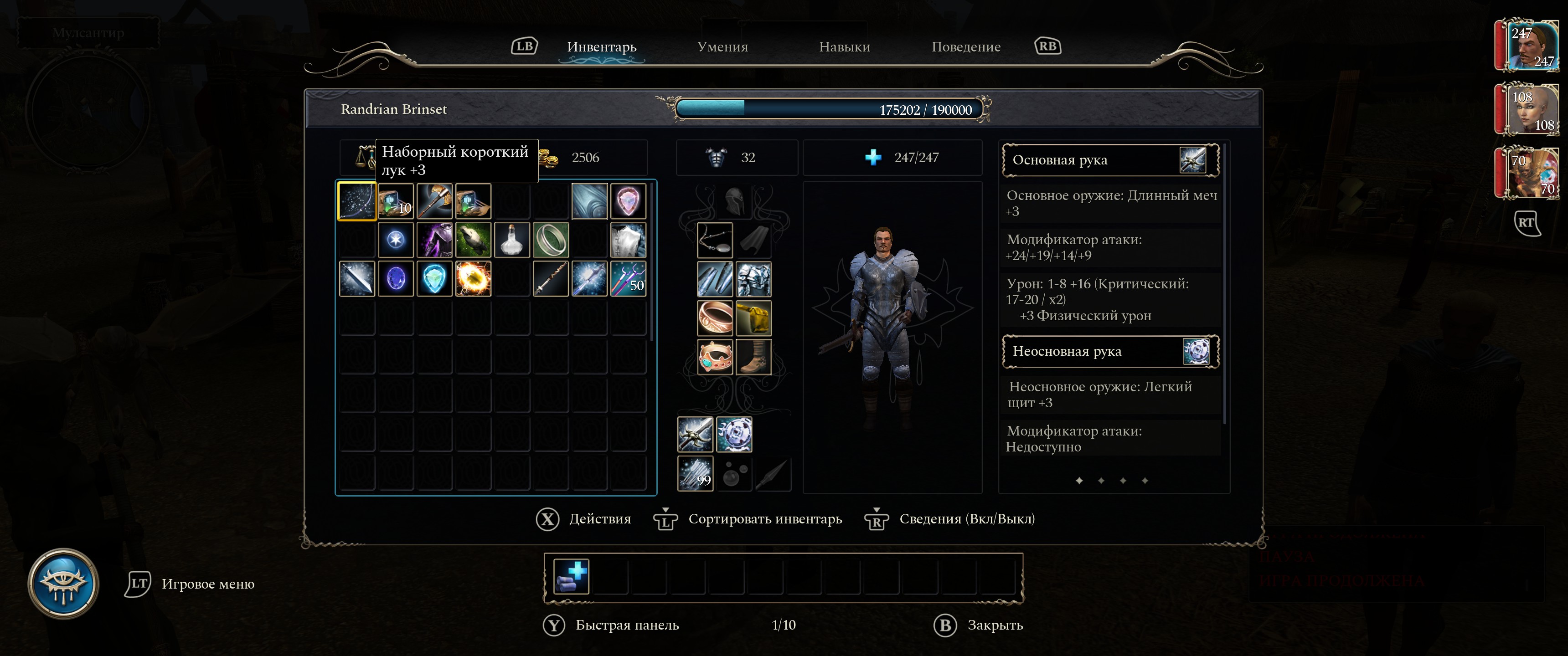Screen dimensions: 1568x656
Task: Choose the purple robe armor item
Action: tap(434, 240)
